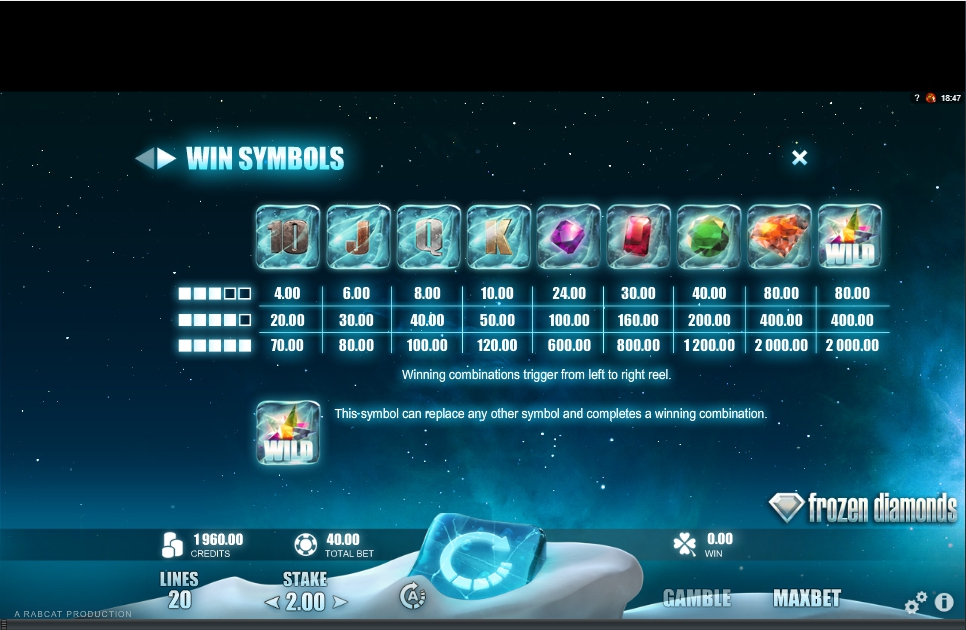Viewport: 966px width, 630px height.
Task: Place the Maxbet wager
Action: 807,598
